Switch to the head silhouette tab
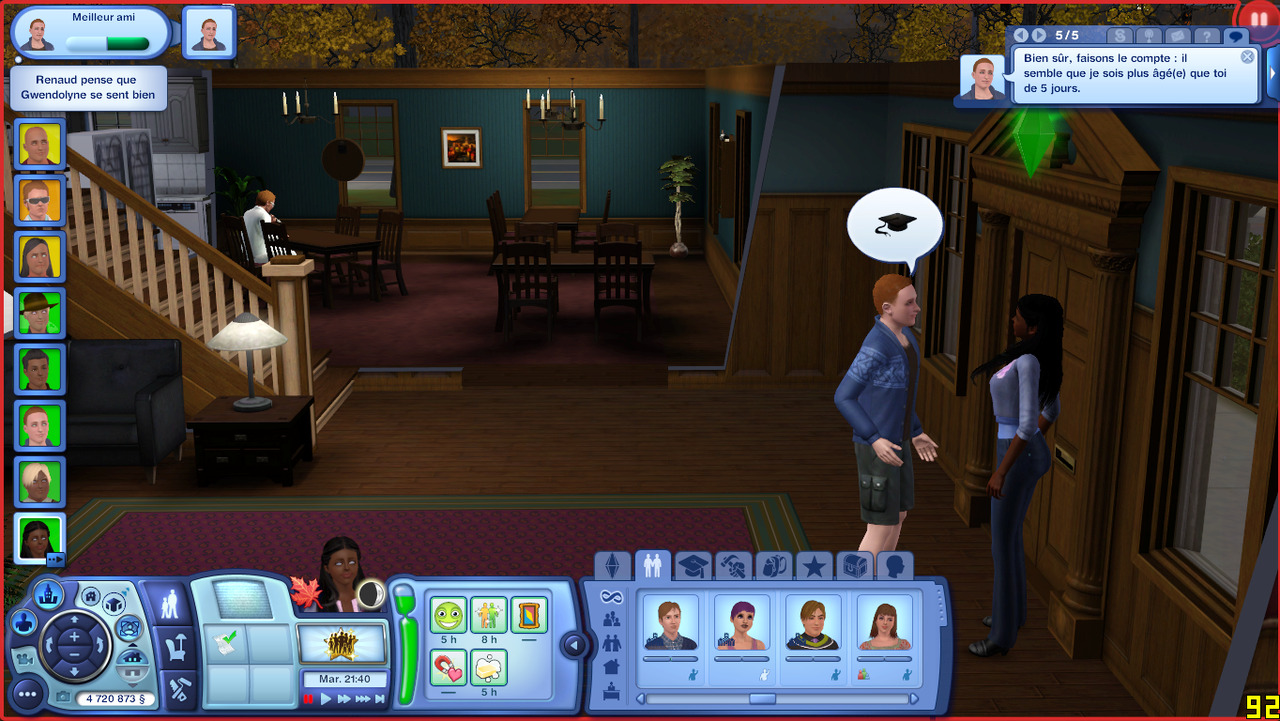The image size is (1280, 721). 895,567
